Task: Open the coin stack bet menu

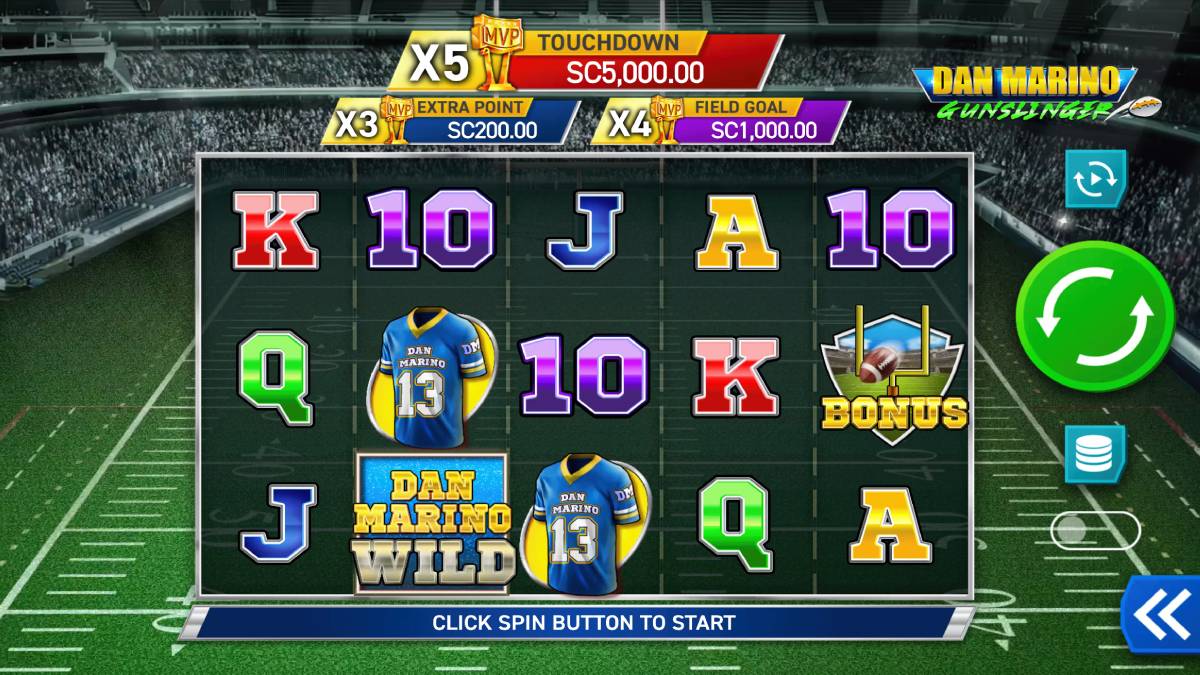Action: [1094, 454]
